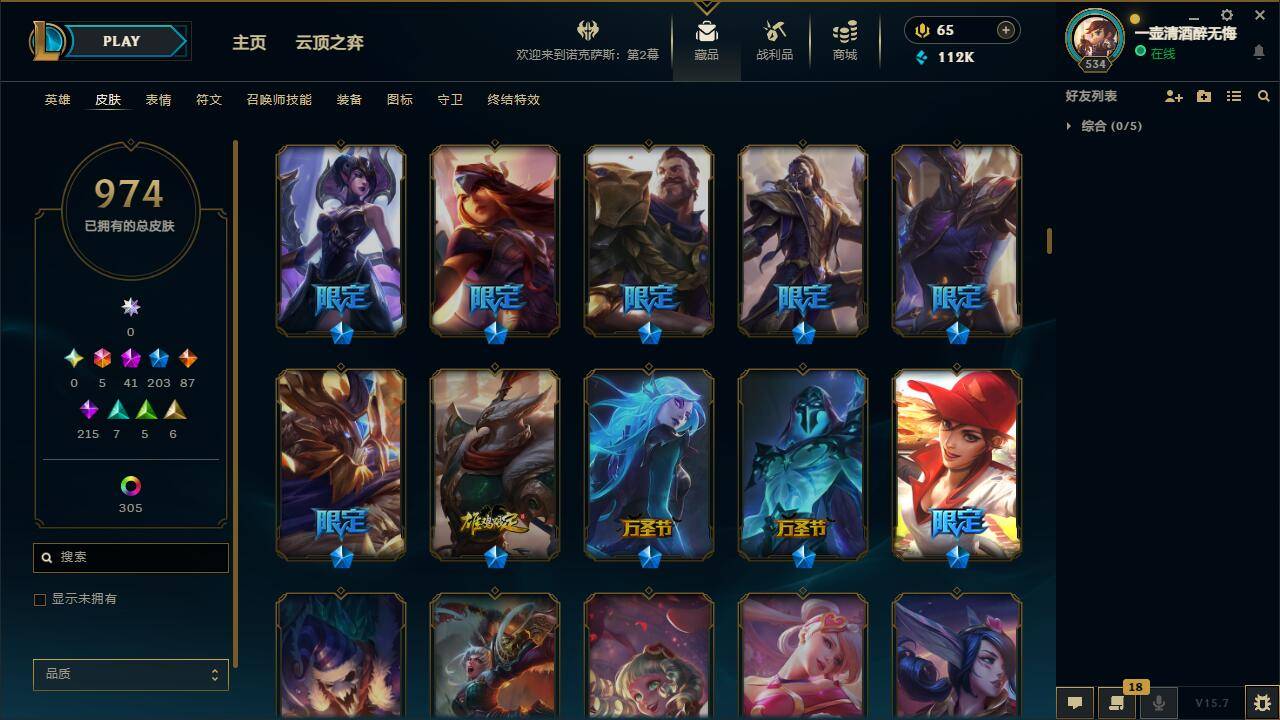This screenshot has height=720, width=1280.
Task: Enable the 显示未拥有 checkbox
Action: click(x=40, y=600)
